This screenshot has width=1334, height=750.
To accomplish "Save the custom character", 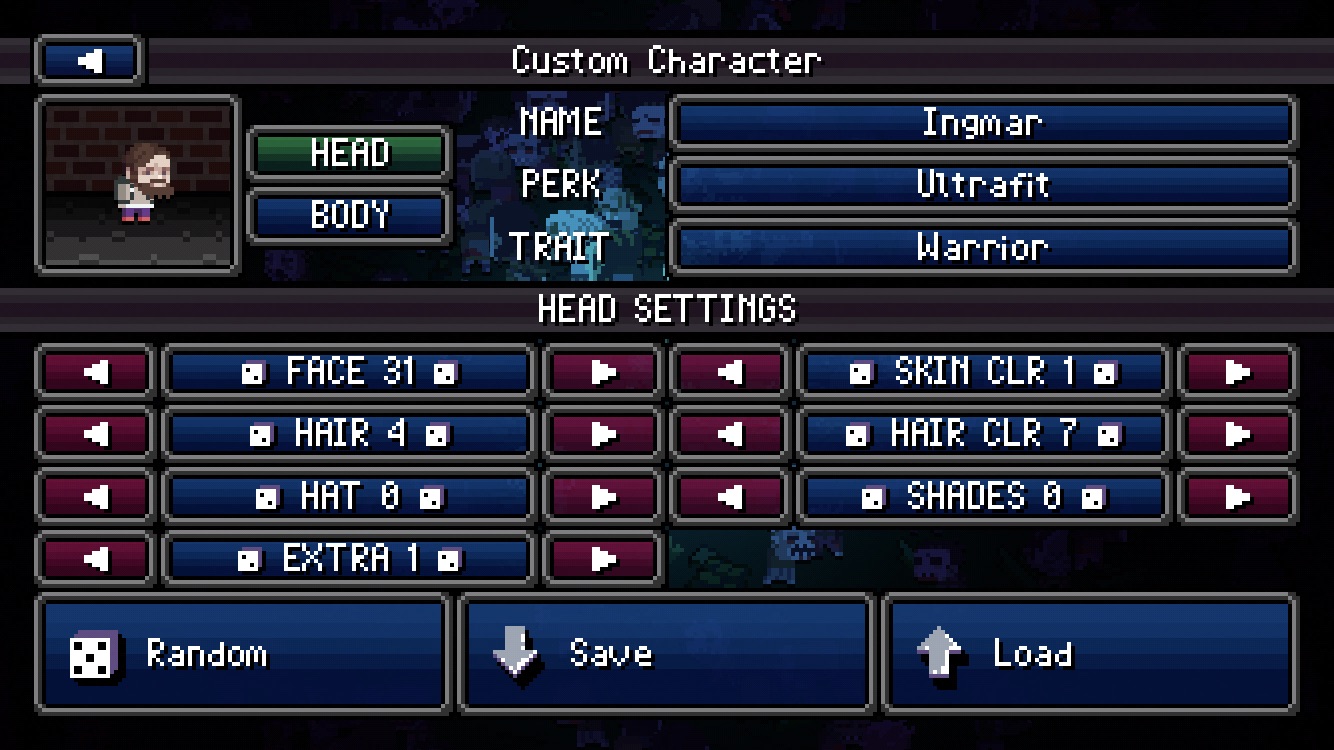I will pyautogui.click(x=665, y=654).
